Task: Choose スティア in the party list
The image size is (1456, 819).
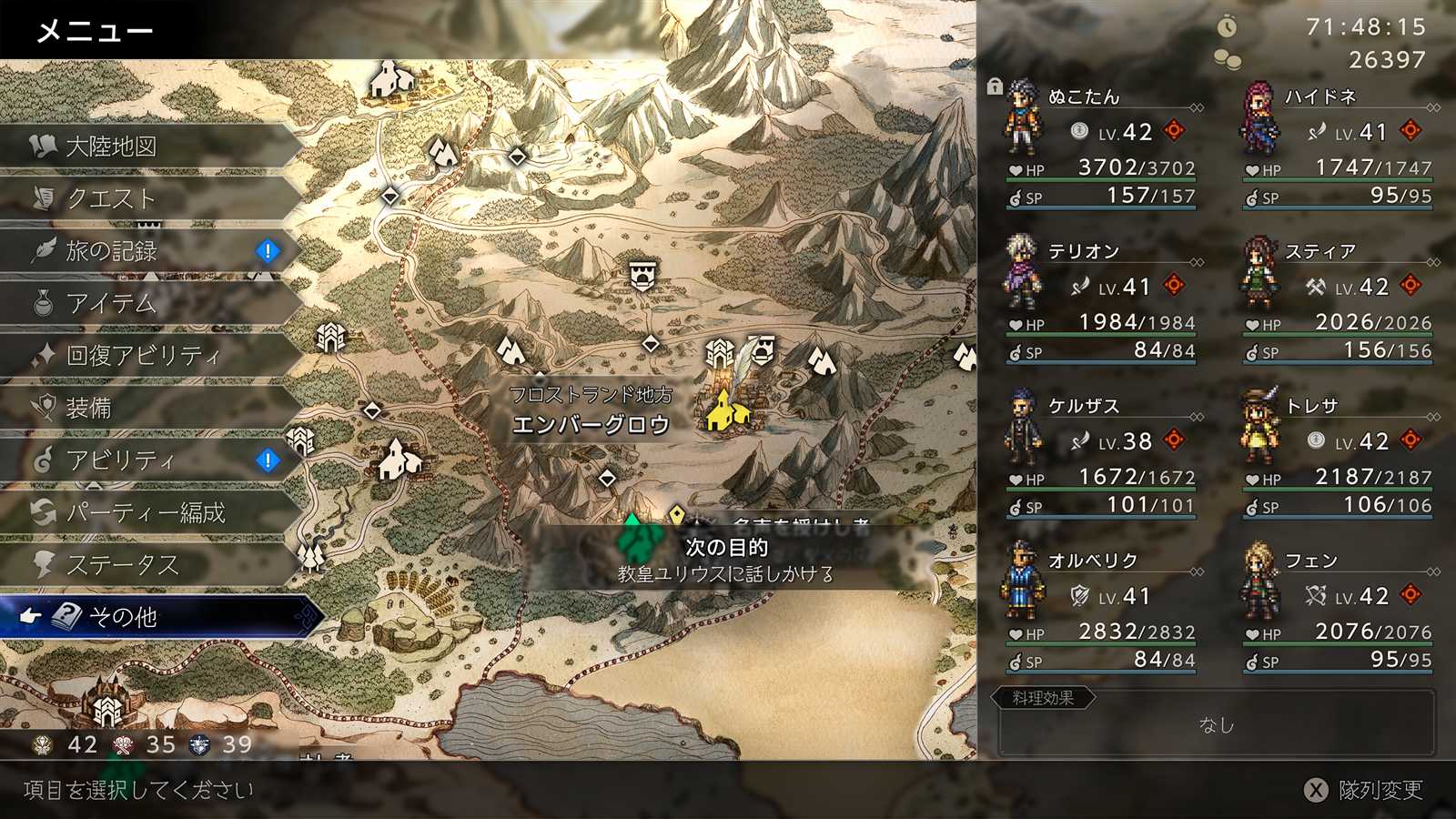Action: (x=1338, y=300)
